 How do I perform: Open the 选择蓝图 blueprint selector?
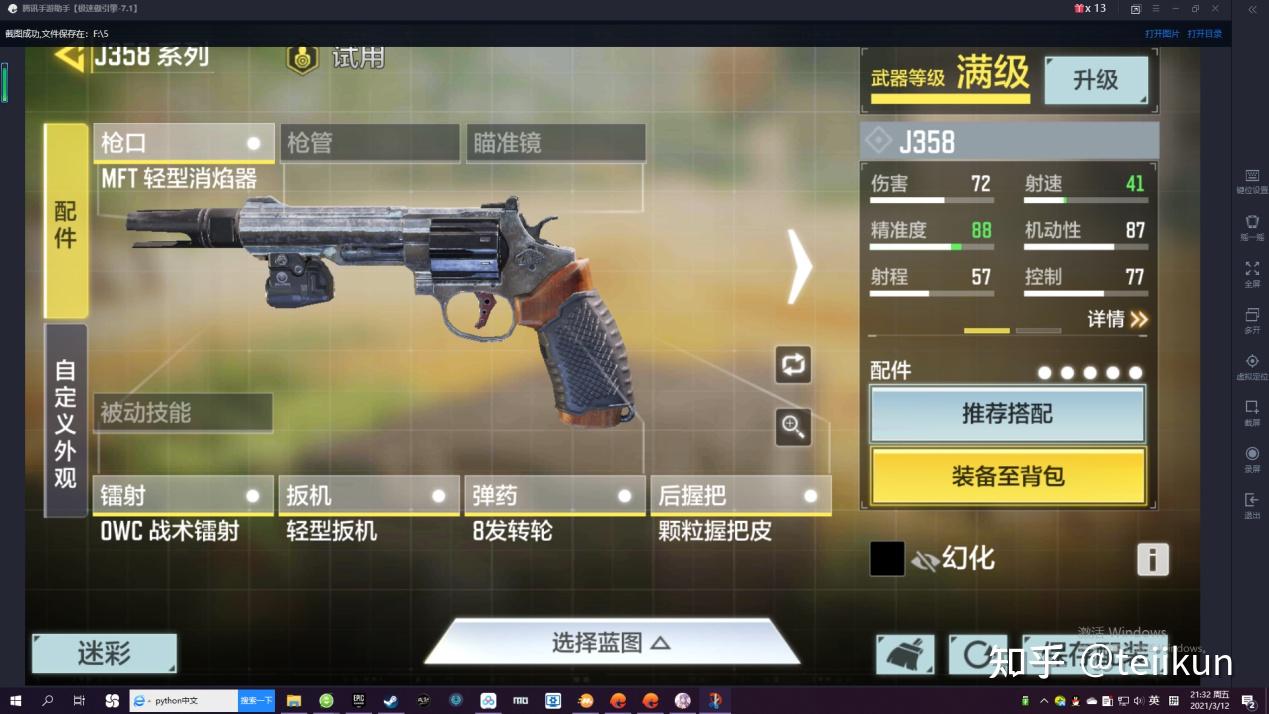611,642
